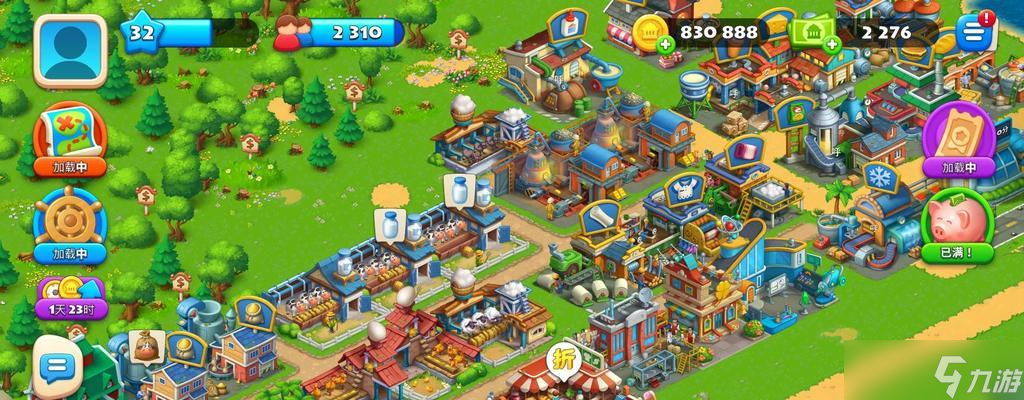The image size is (1024, 400).
Task: Open the player profile avatar
Action: coord(70,50)
